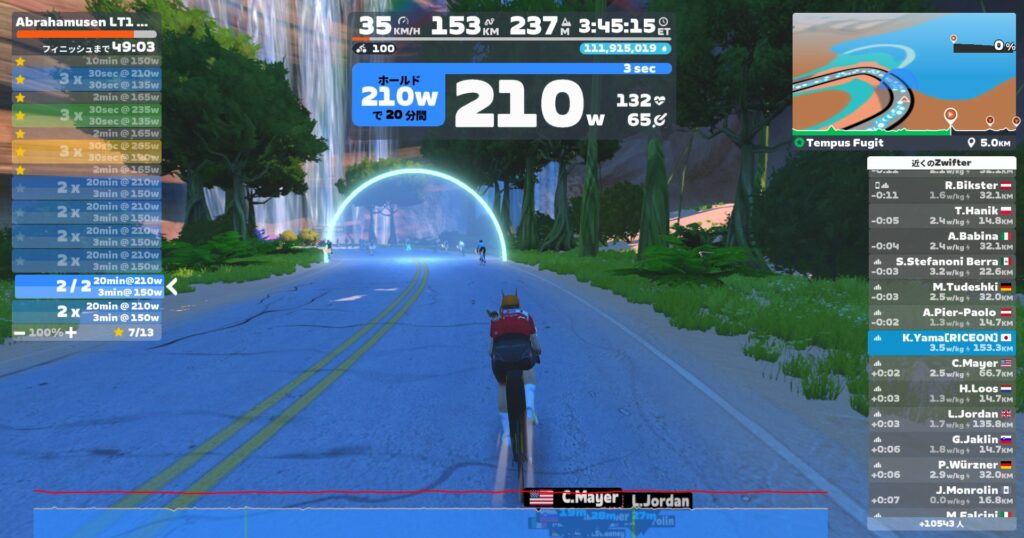The height and width of the screenshot is (538, 1024).
Task: Increase workout intensity with the plus button
Action: 71,331
